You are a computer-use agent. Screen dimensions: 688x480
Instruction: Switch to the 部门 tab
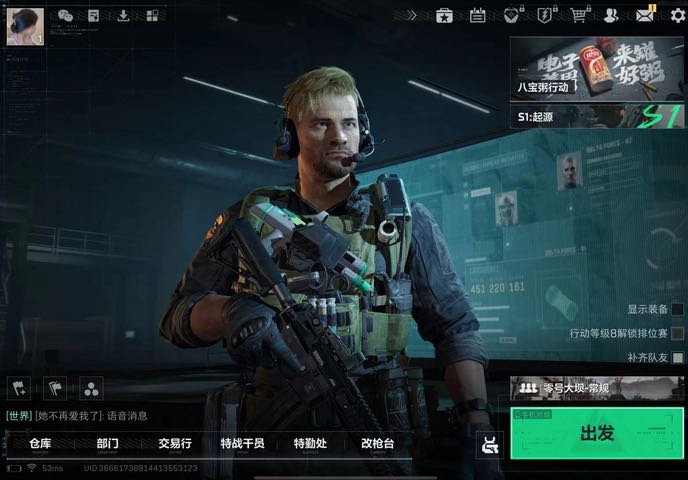108,443
